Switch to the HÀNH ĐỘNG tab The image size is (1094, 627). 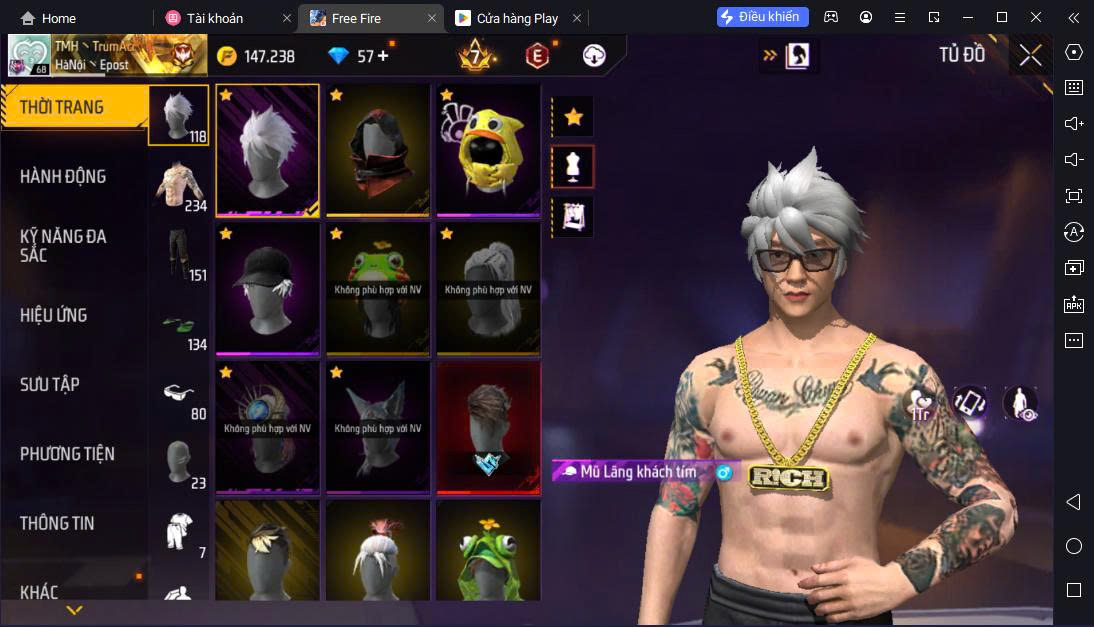63,177
